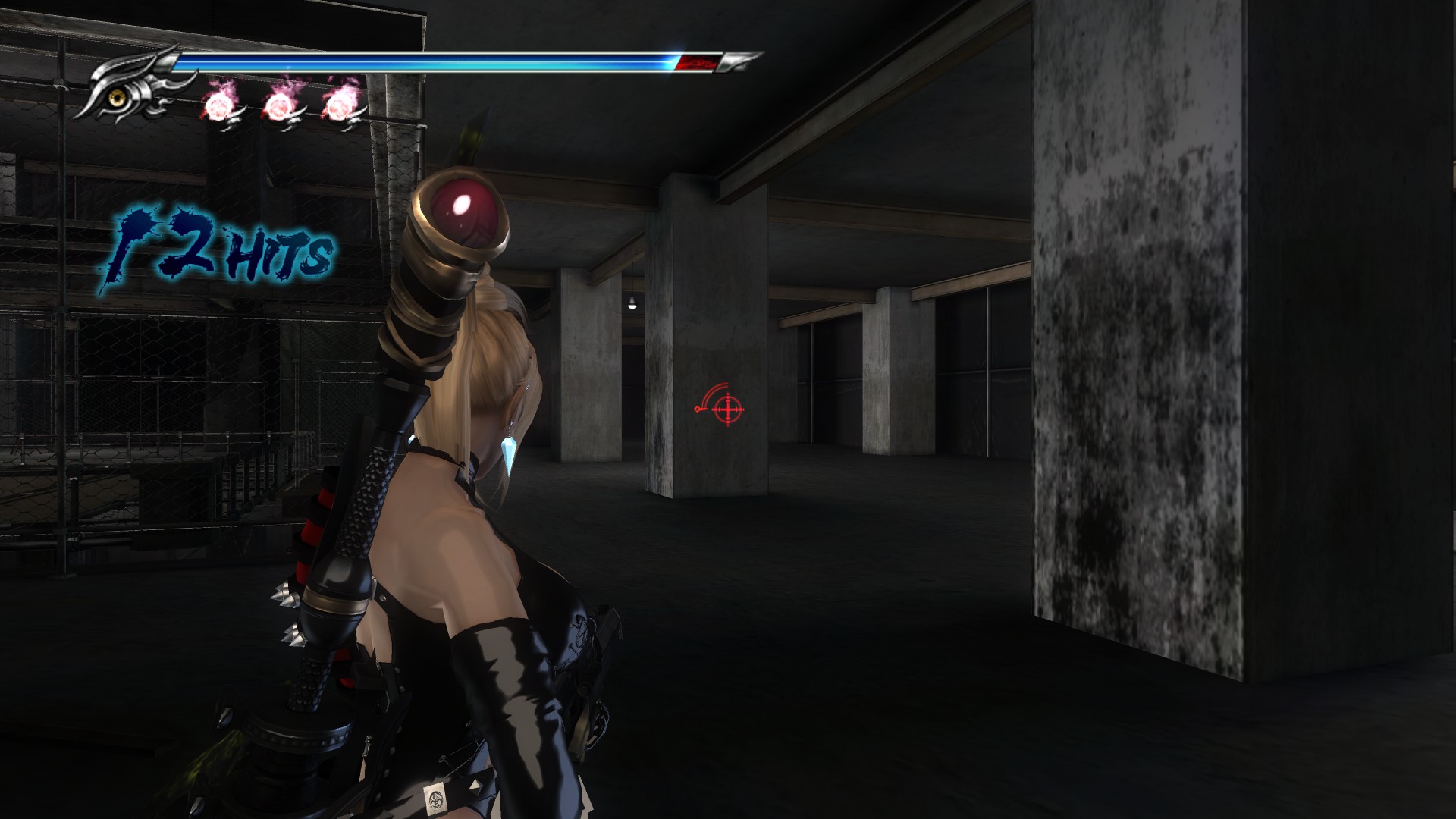Viewport: 1456px width, 819px height.
Task: Click the silver eye emblem beside the health bar
Action: [121, 93]
